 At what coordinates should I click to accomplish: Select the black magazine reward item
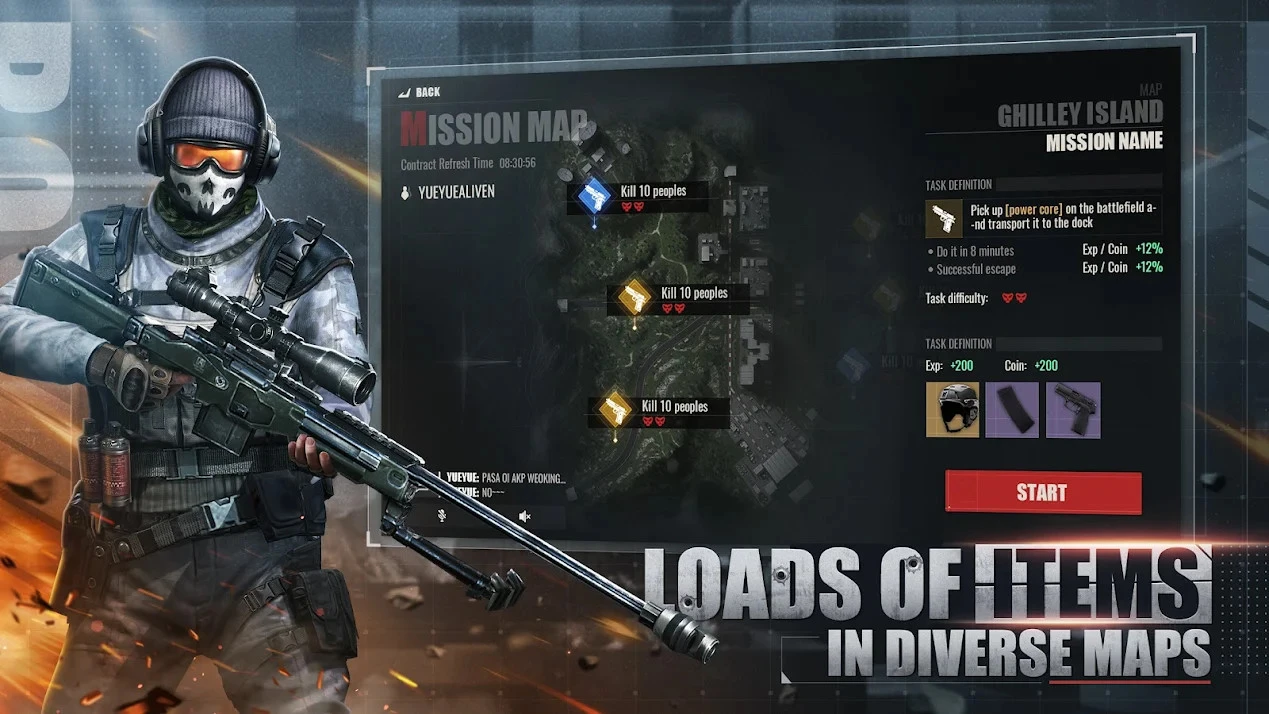pos(1012,409)
